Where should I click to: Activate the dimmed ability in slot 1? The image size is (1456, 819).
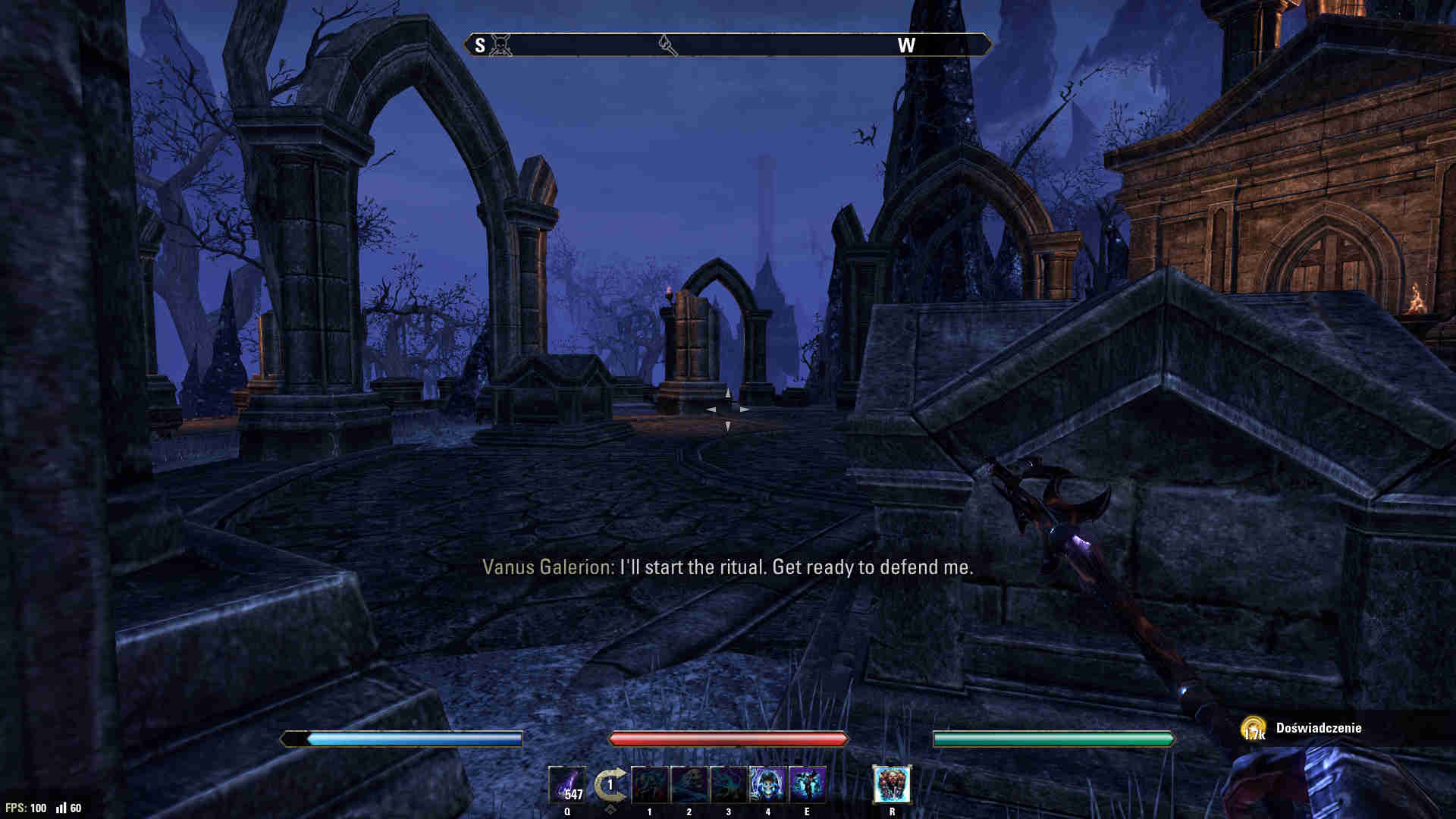click(x=650, y=785)
